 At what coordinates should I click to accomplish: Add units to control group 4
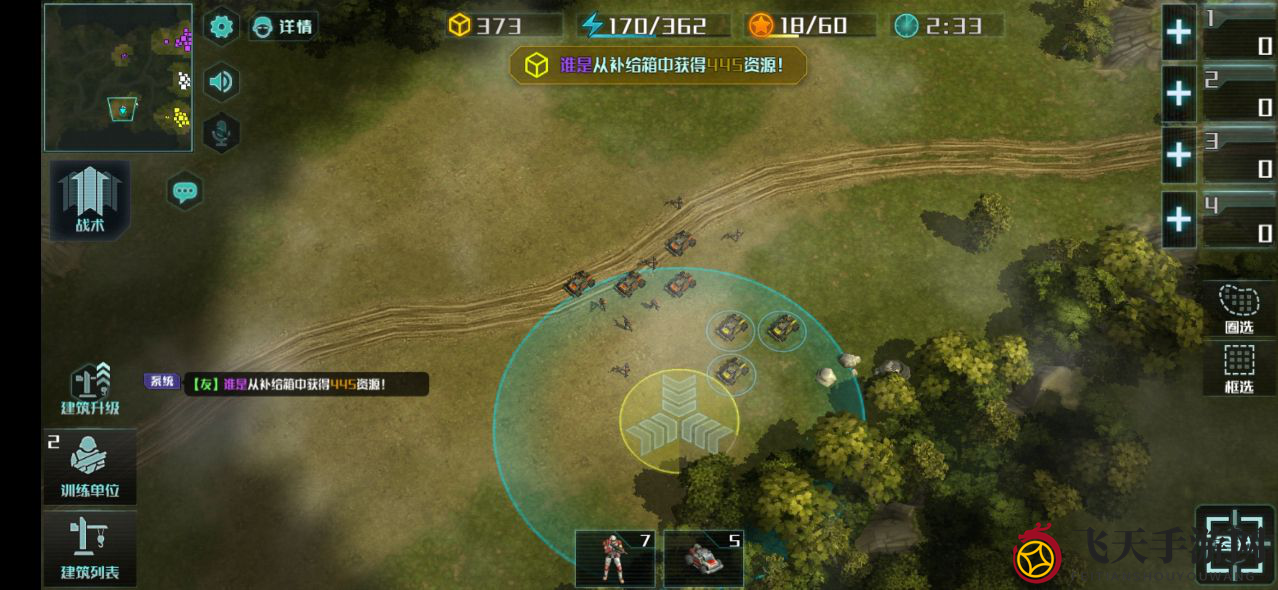click(x=1179, y=219)
